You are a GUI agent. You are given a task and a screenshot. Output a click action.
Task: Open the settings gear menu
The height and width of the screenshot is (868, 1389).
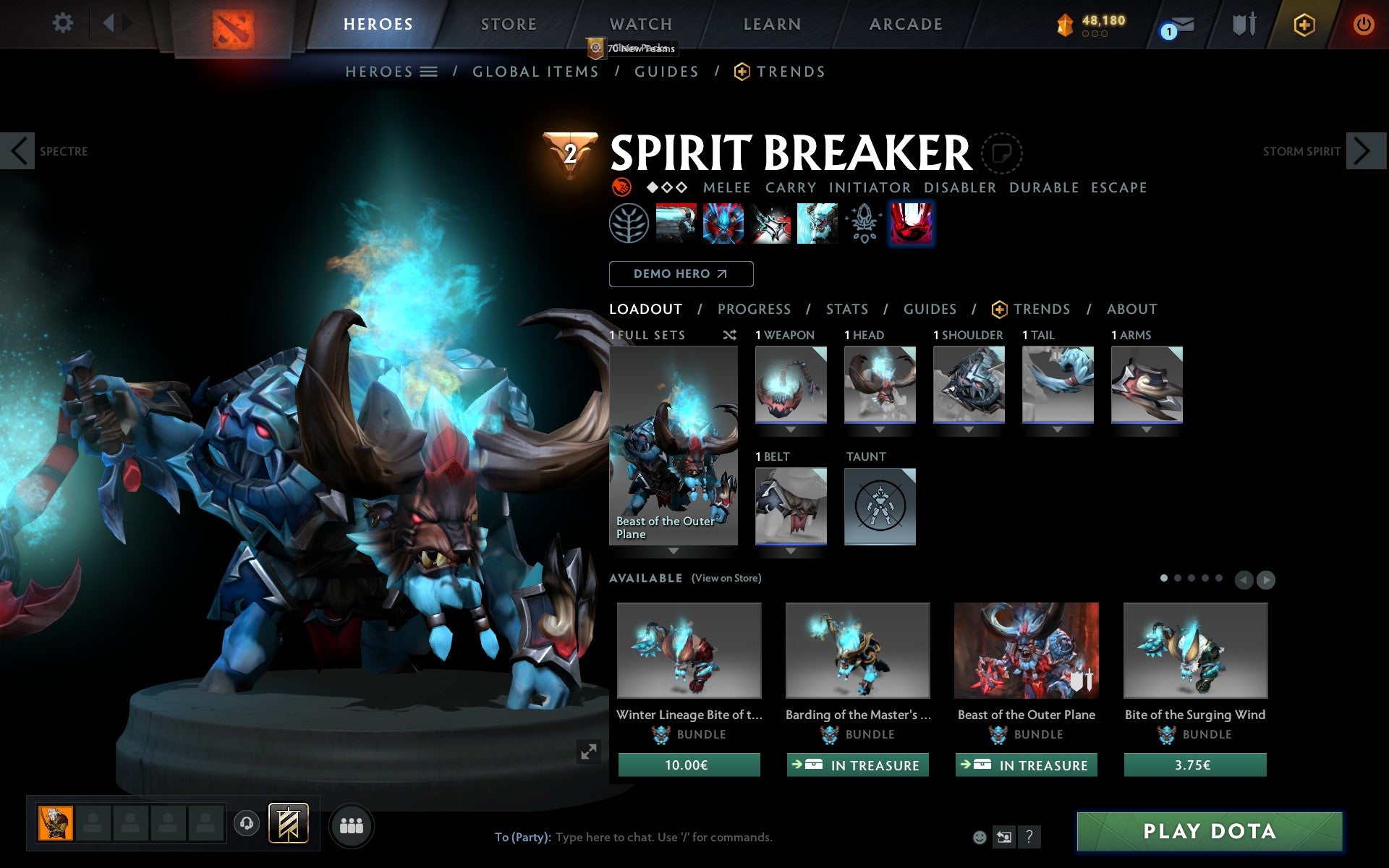pyautogui.click(x=64, y=23)
